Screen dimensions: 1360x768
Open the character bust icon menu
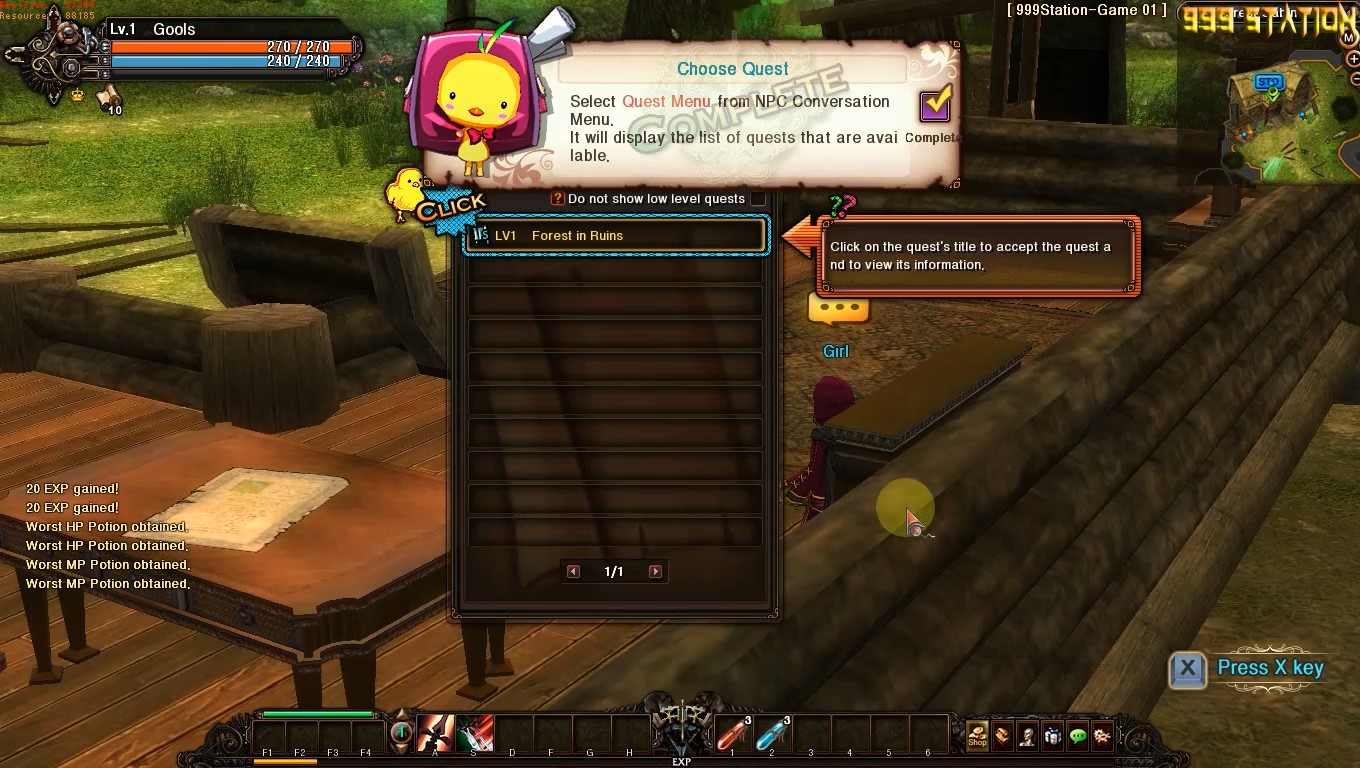pos(1027,736)
